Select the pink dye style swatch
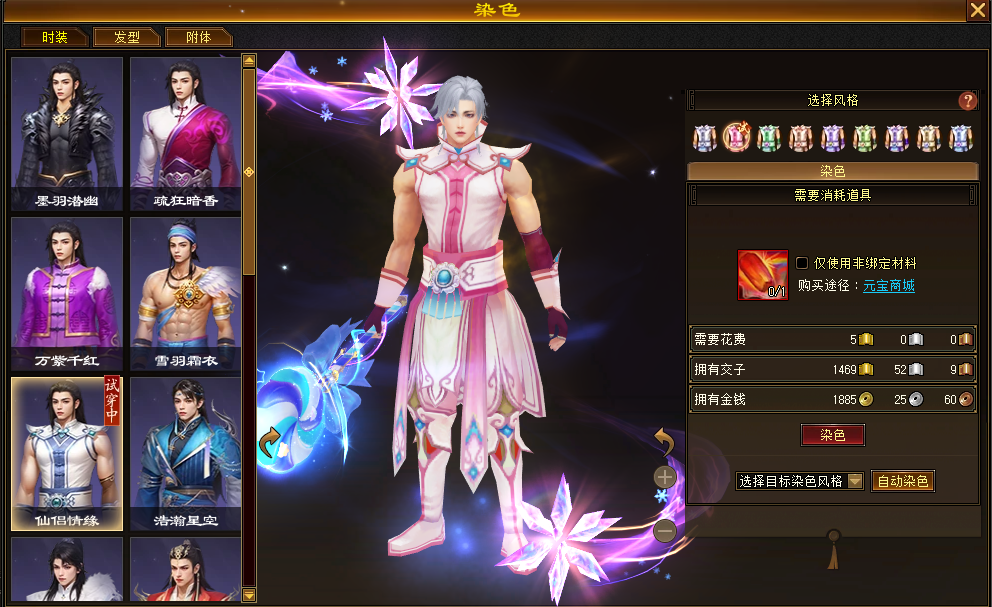 point(737,137)
